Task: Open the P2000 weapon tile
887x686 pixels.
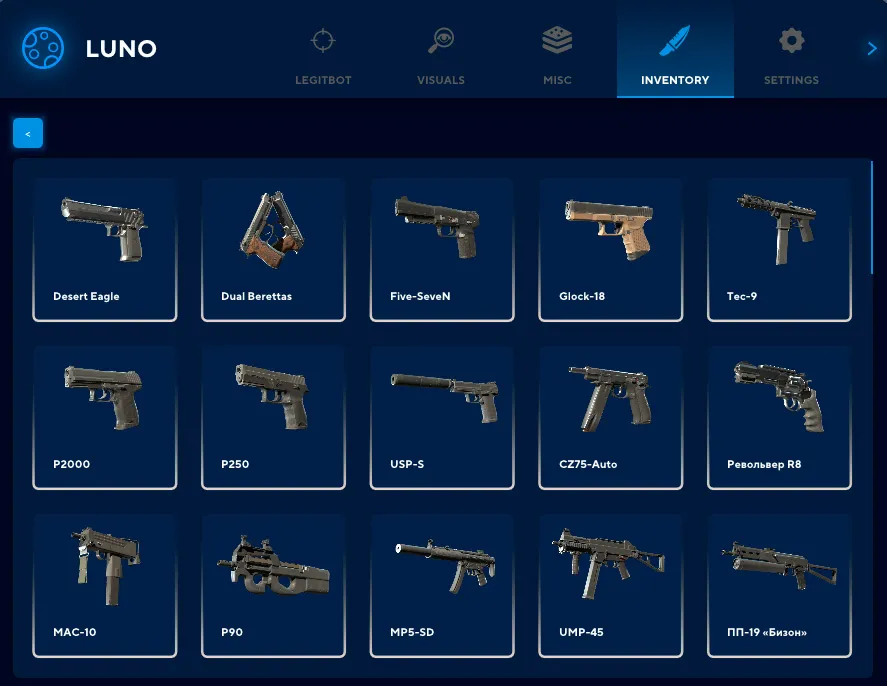Action: (x=105, y=418)
